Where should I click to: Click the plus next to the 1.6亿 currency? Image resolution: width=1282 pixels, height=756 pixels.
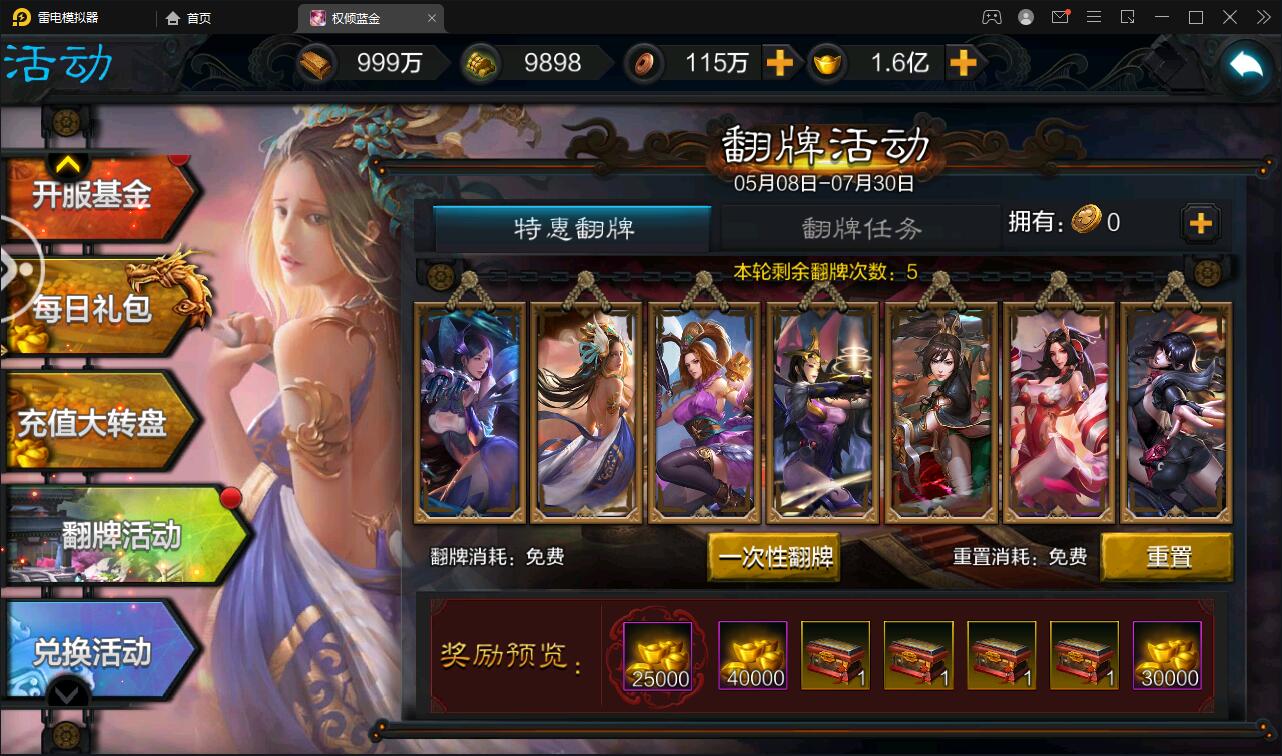[x=964, y=62]
